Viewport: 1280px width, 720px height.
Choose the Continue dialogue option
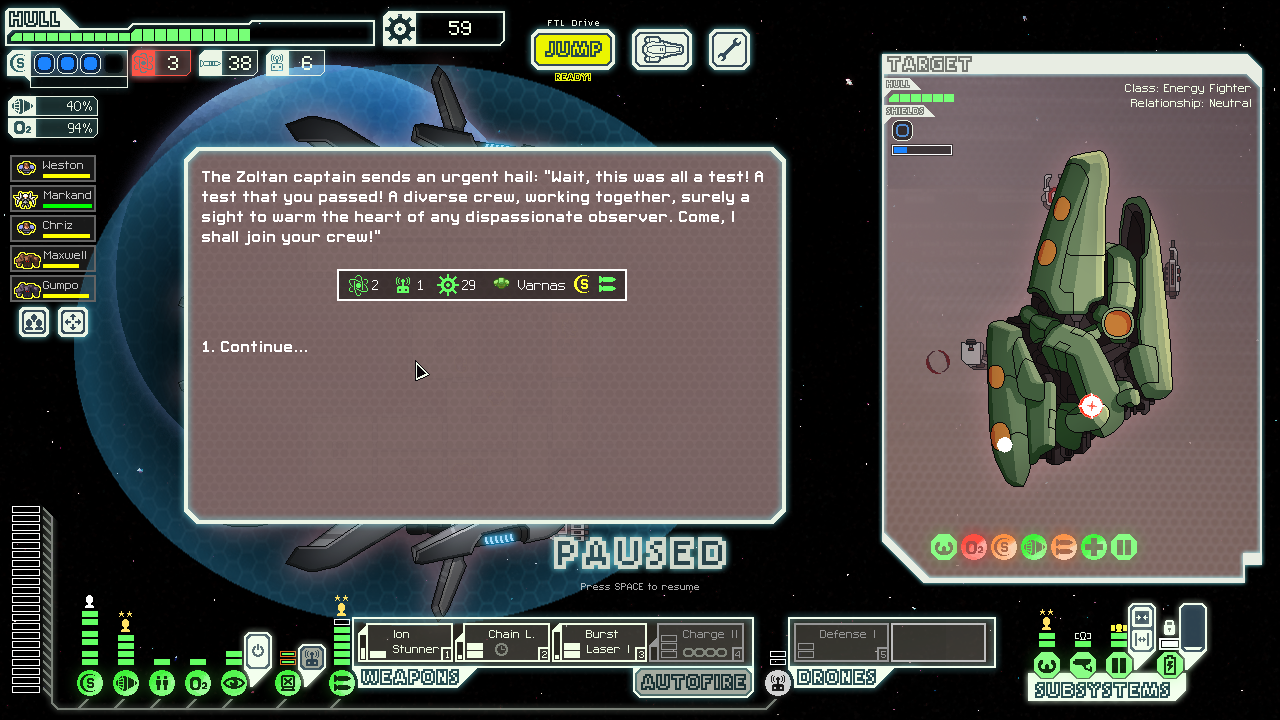coord(255,347)
